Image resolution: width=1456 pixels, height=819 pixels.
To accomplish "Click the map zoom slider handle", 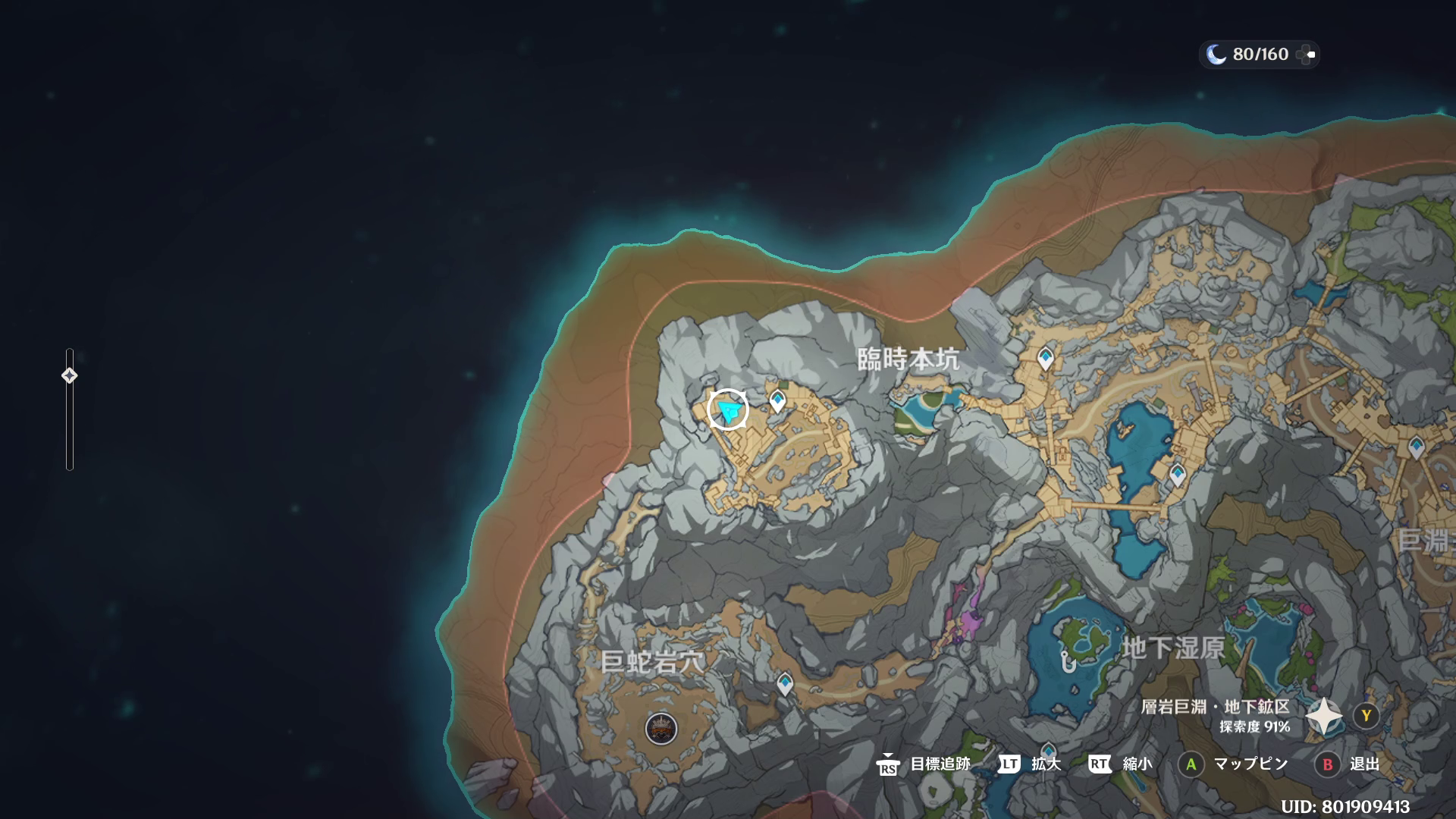I will [x=69, y=375].
